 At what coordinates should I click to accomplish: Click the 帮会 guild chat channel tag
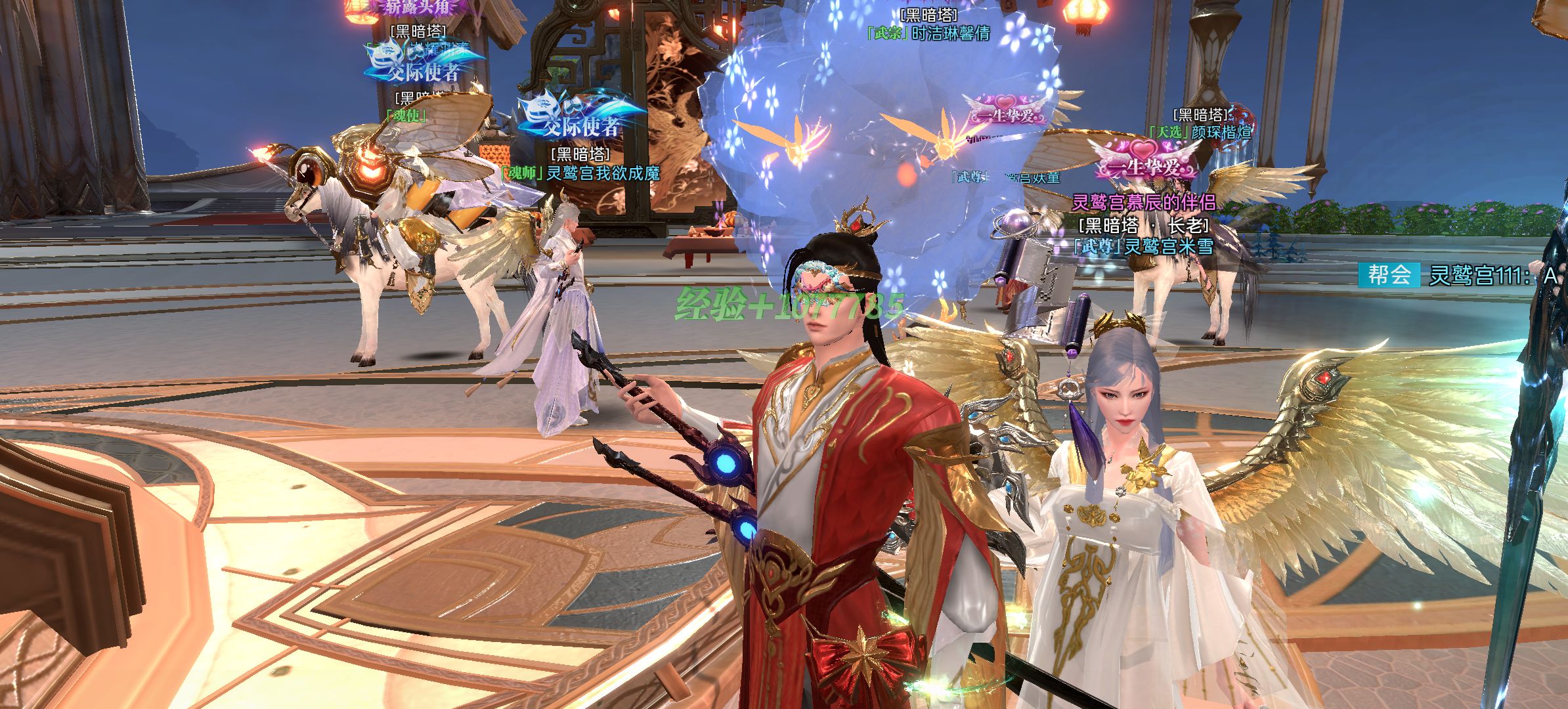click(1389, 275)
